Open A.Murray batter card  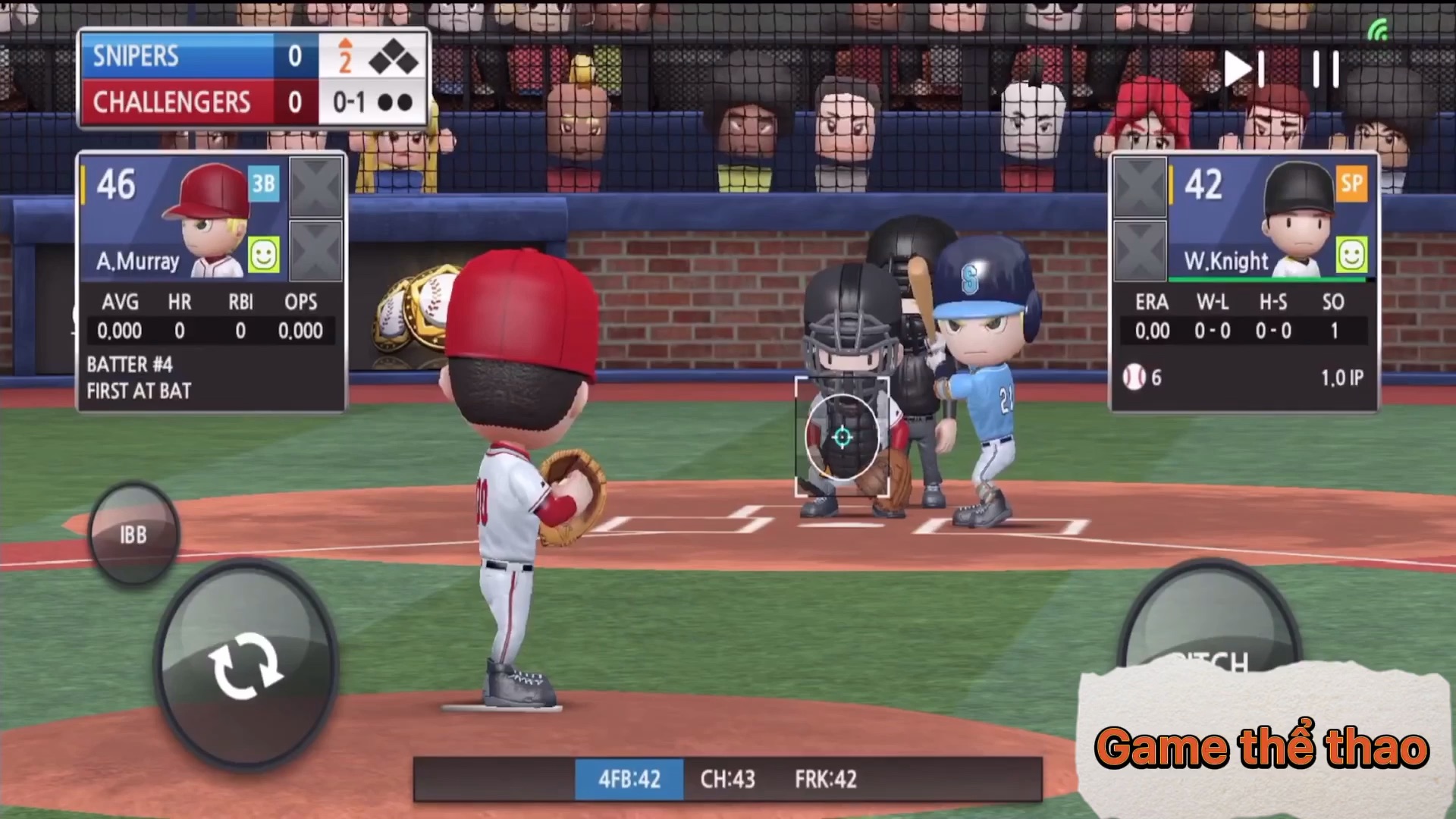pyautogui.click(x=182, y=220)
